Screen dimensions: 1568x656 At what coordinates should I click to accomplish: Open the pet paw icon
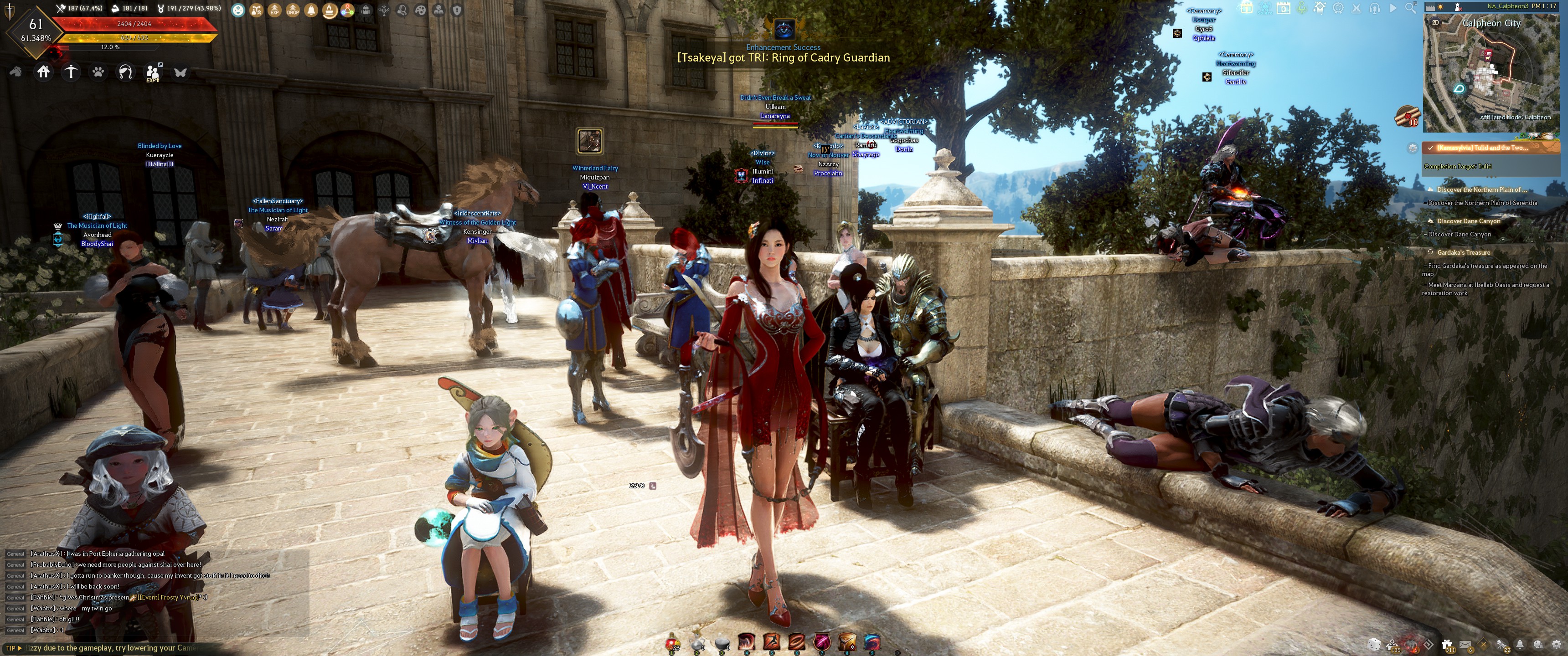point(98,72)
